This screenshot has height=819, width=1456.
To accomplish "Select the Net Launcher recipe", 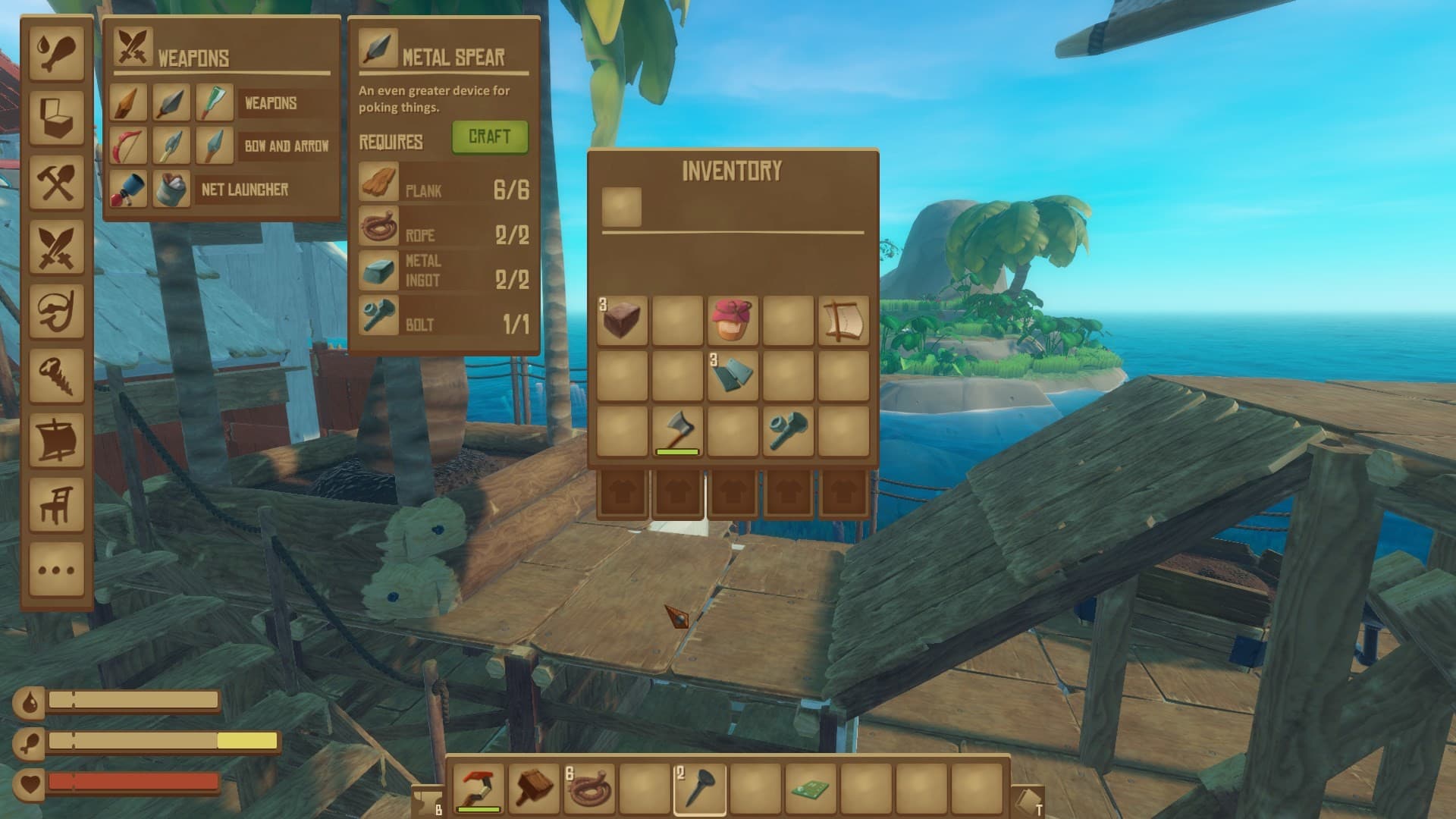I will (129, 190).
